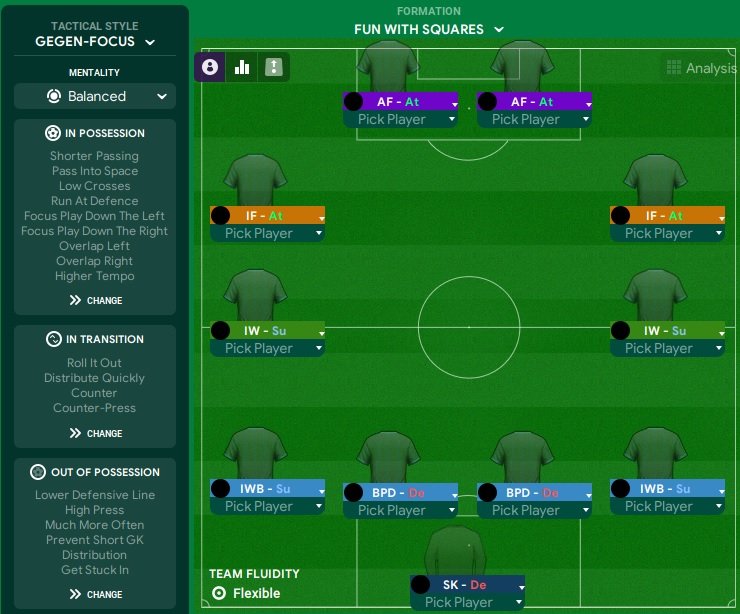Pick a player for the sweeper keeper slot
740x614 pixels.
pyautogui.click(x=468, y=602)
